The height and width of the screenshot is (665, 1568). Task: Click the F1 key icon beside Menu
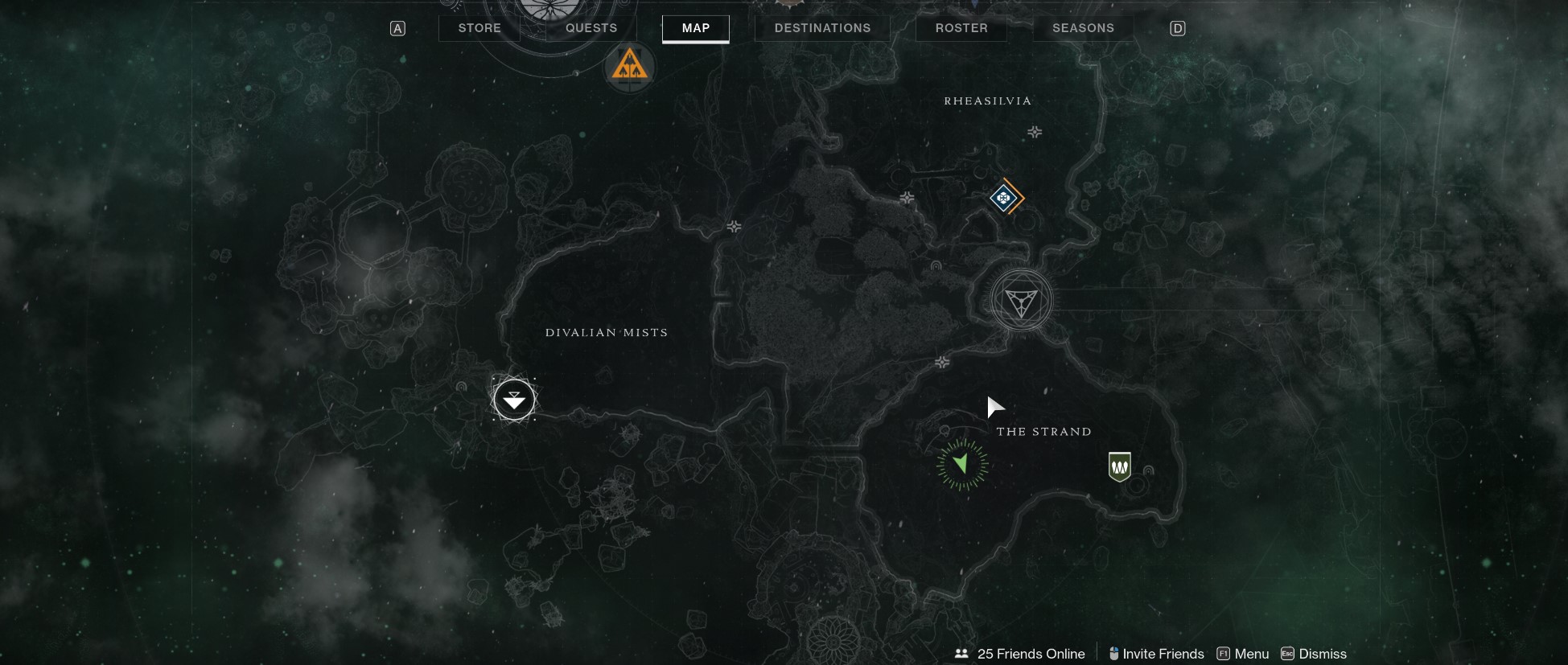[x=1223, y=654]
